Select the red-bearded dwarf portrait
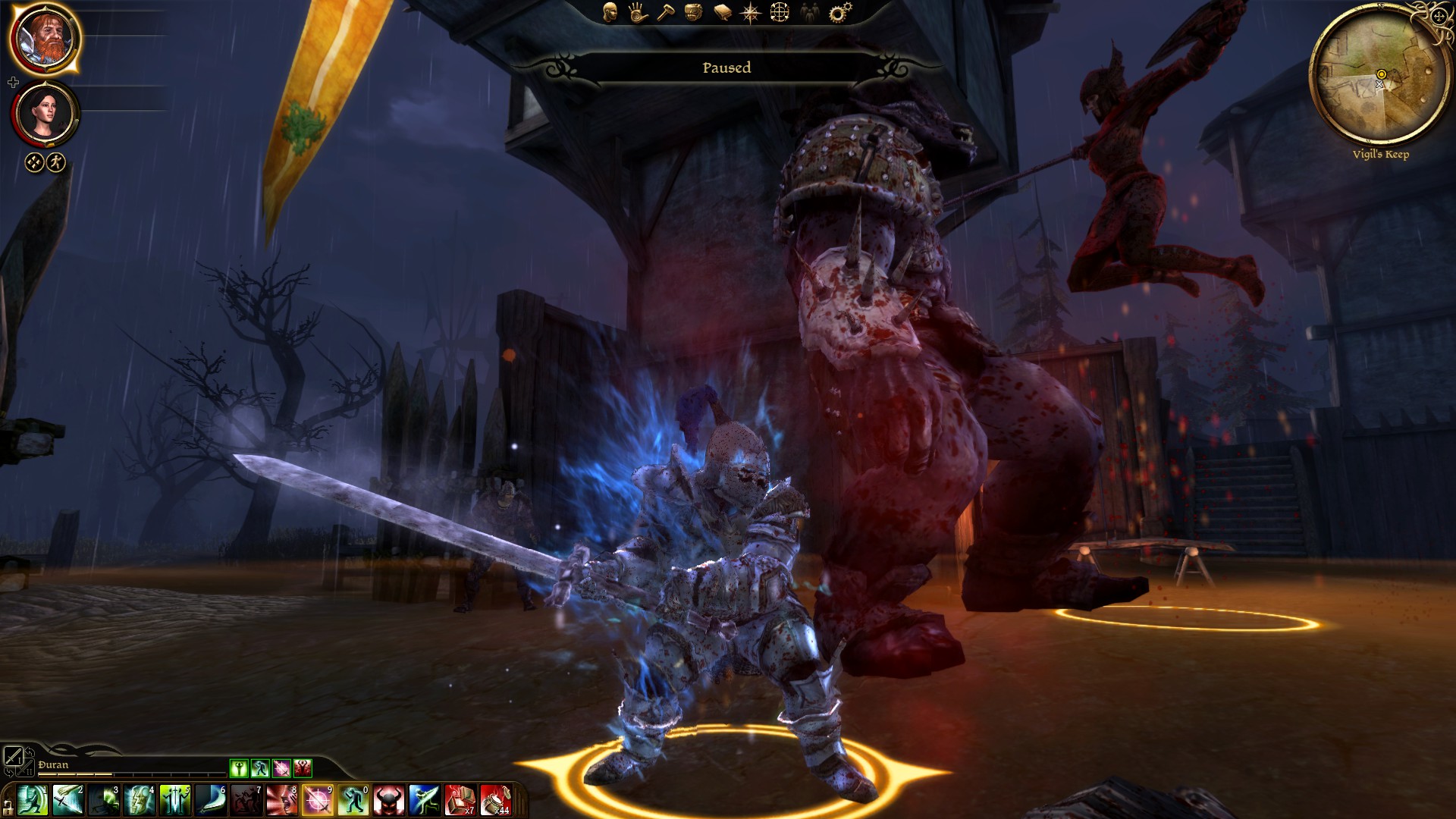Image resolution: width=1456 pixels, height=819 pixels. coord(45,39)
